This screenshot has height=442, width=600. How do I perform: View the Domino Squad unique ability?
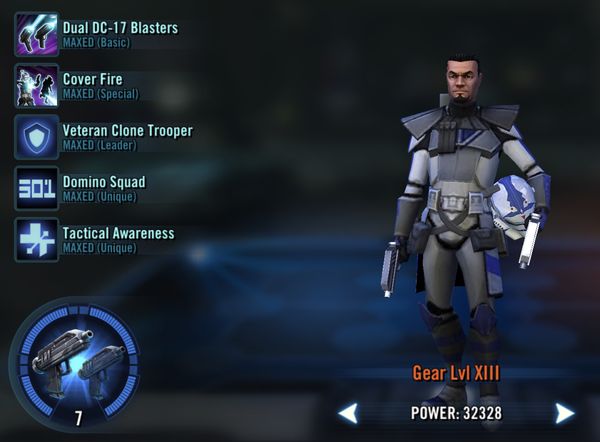click(x=36, y=188)
